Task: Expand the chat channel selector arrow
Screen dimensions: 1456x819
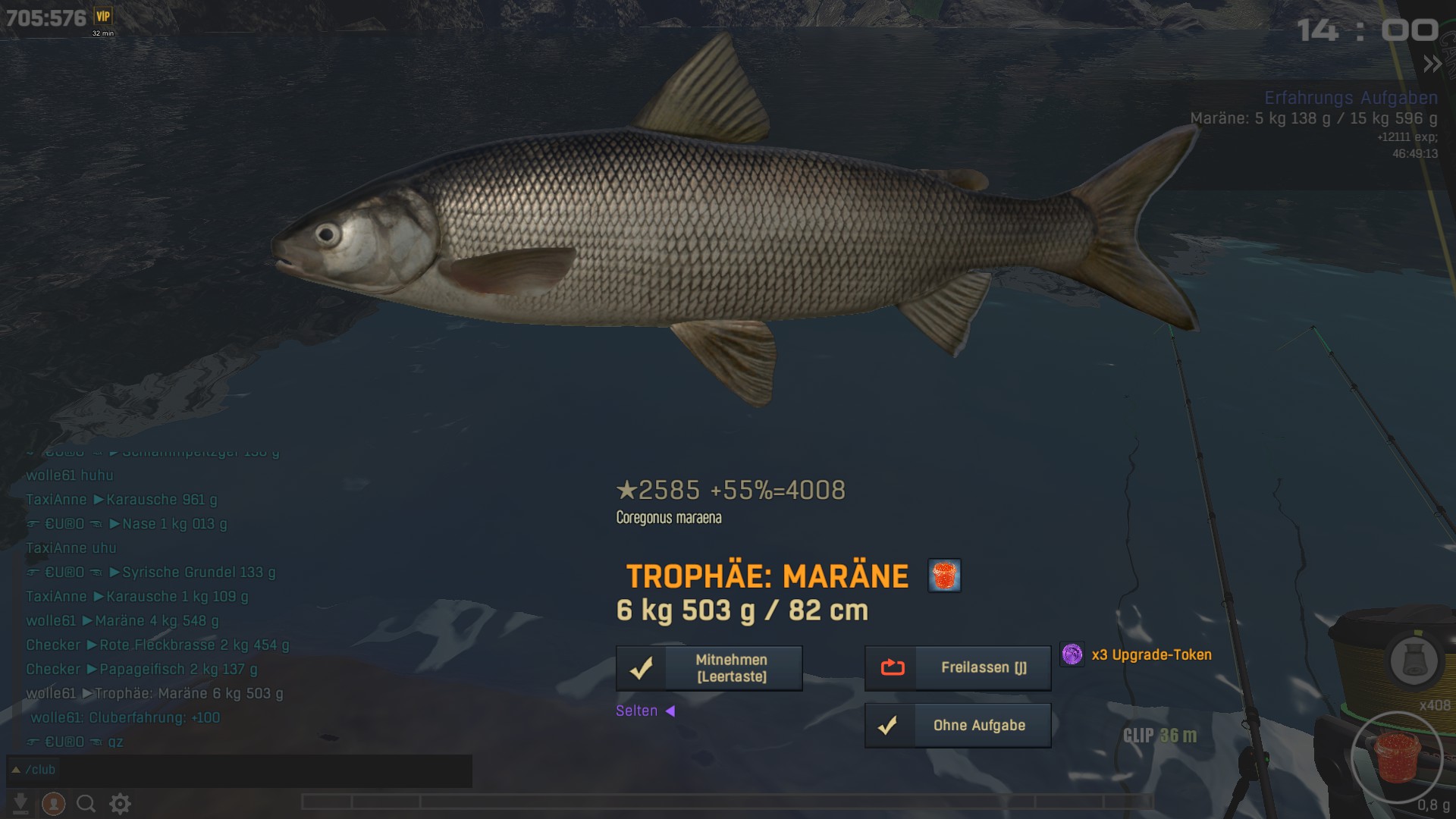Action: pyautogui.click(x=16, y=770)
